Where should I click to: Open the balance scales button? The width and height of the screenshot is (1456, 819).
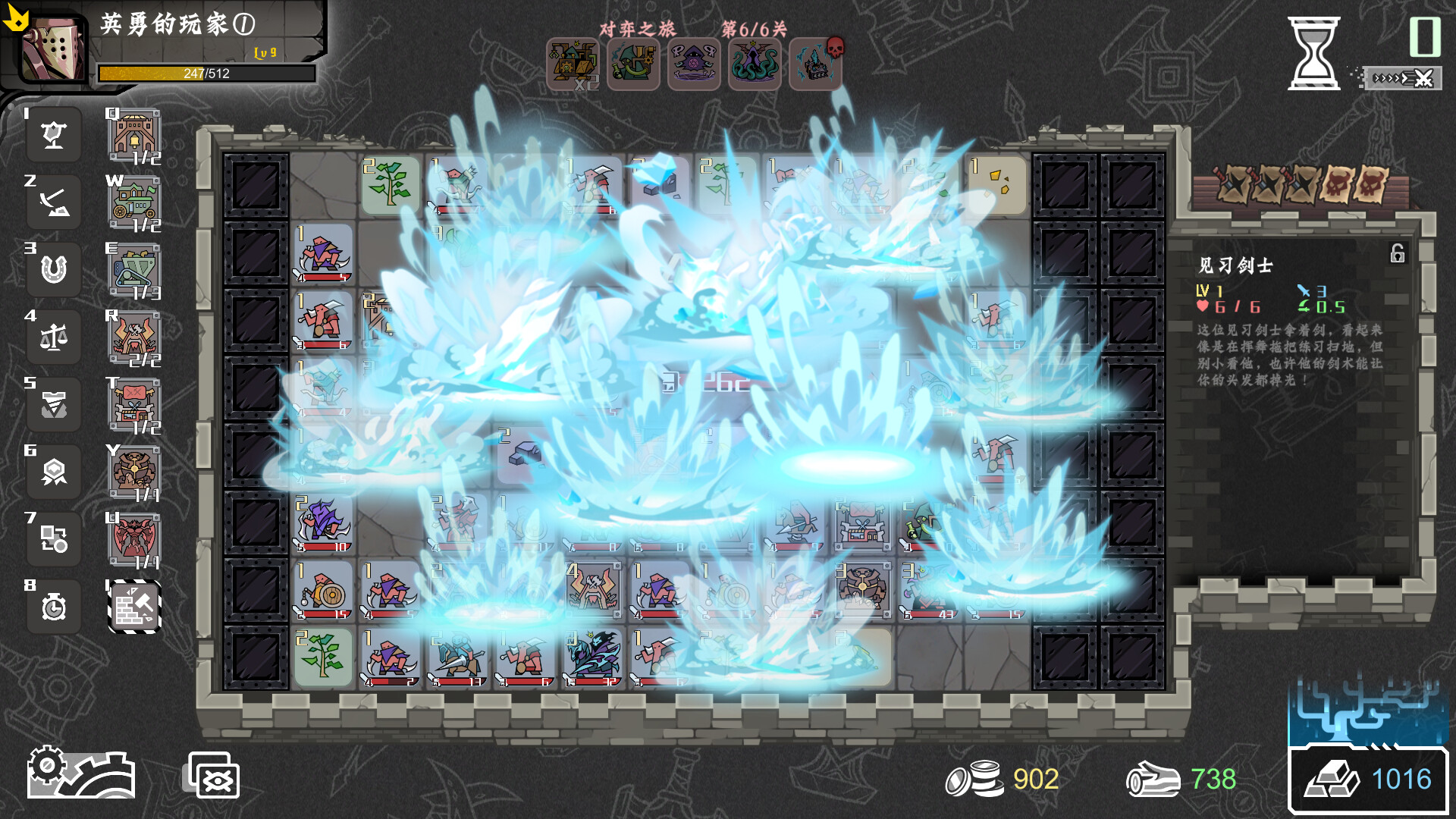(54, 337)
